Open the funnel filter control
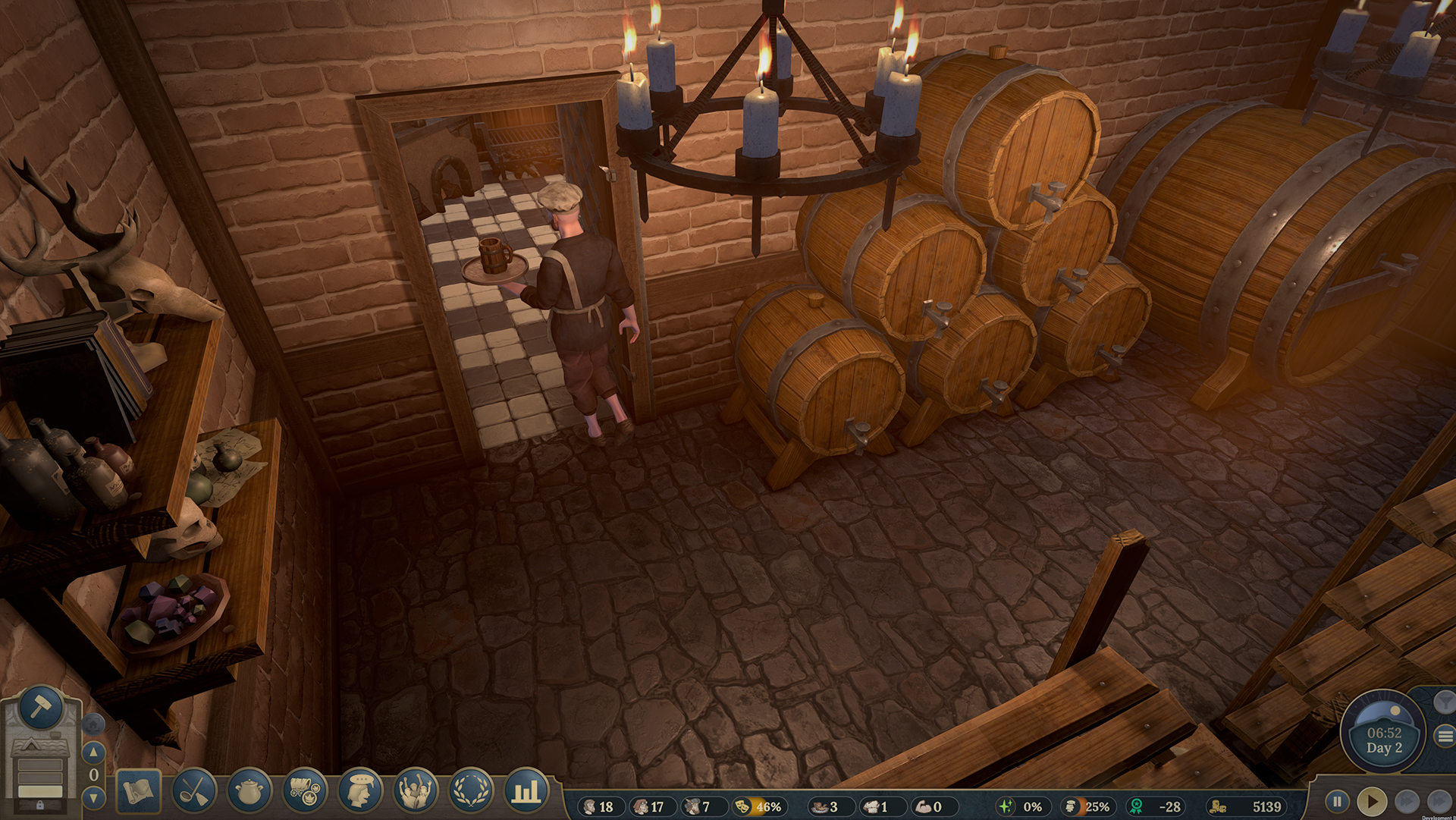1456x820 pixels. coord(1444,703)
